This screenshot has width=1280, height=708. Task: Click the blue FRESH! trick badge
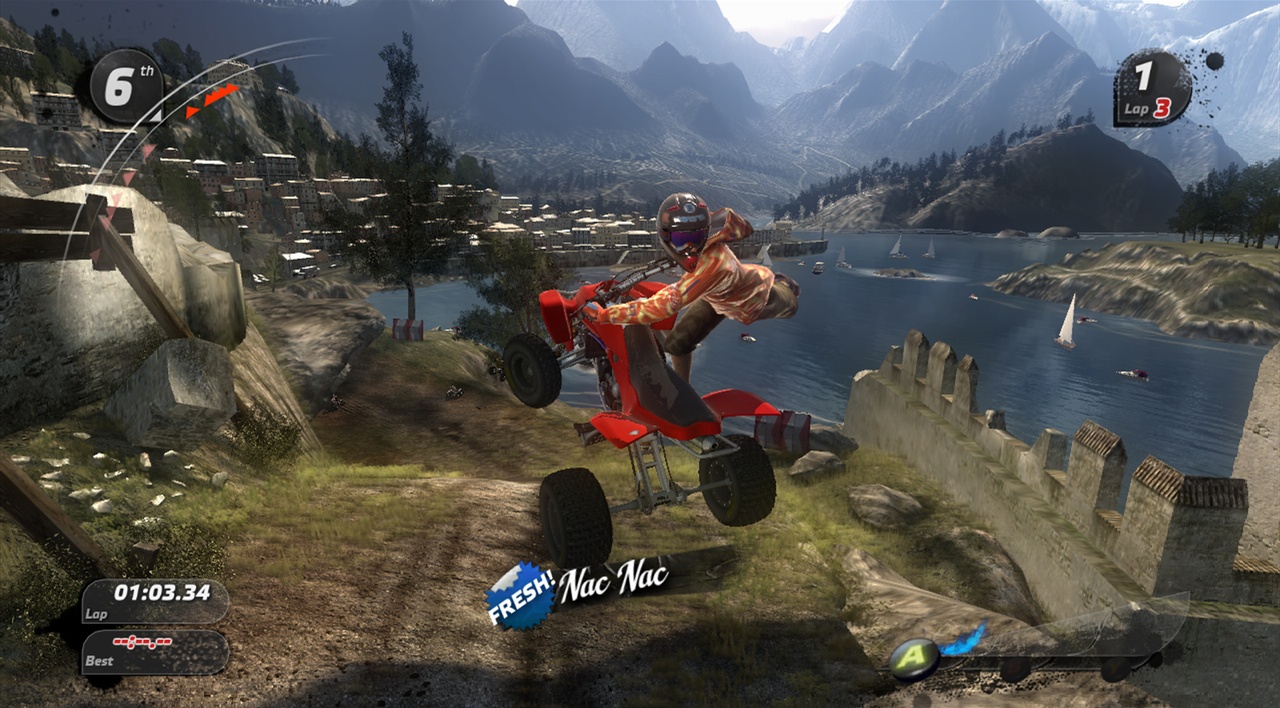tap(520, 597)
